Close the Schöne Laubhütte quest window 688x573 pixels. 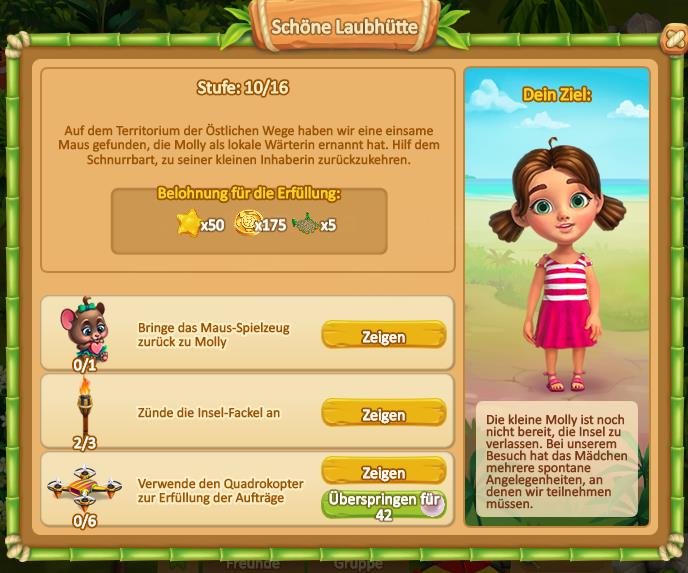[674, 39]
